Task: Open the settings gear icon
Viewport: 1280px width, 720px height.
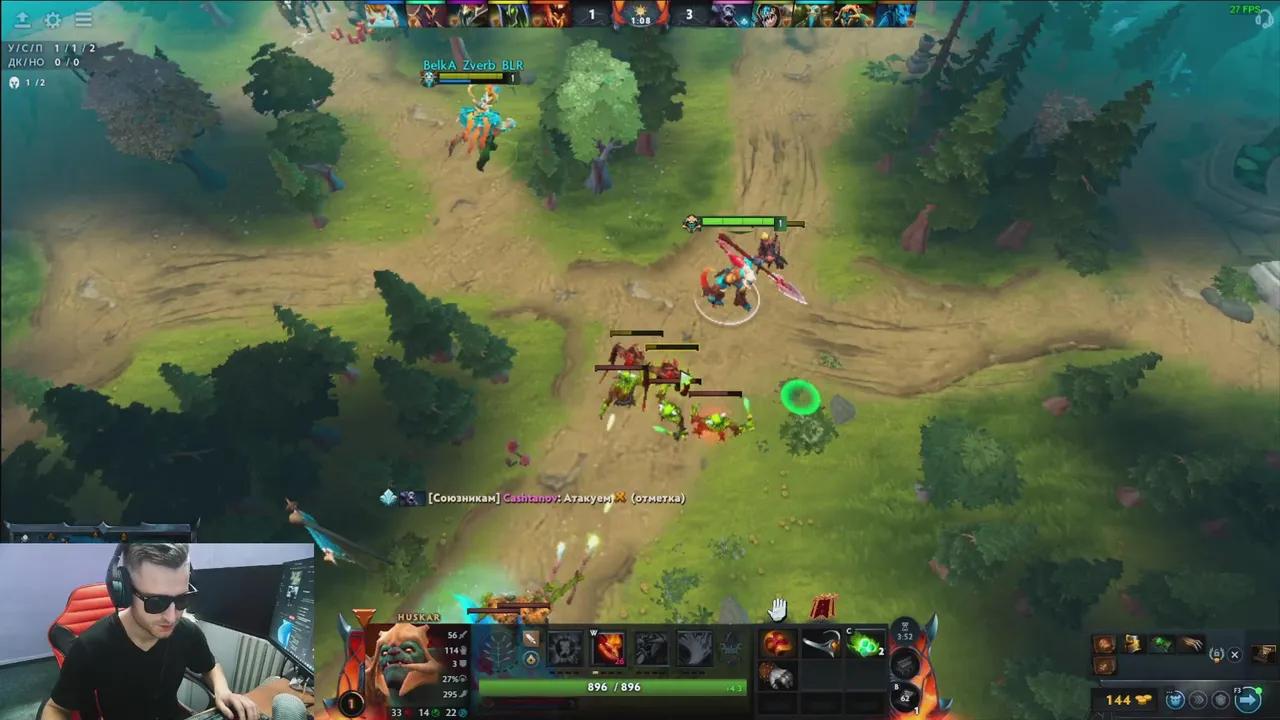Action: coord(53,20)
